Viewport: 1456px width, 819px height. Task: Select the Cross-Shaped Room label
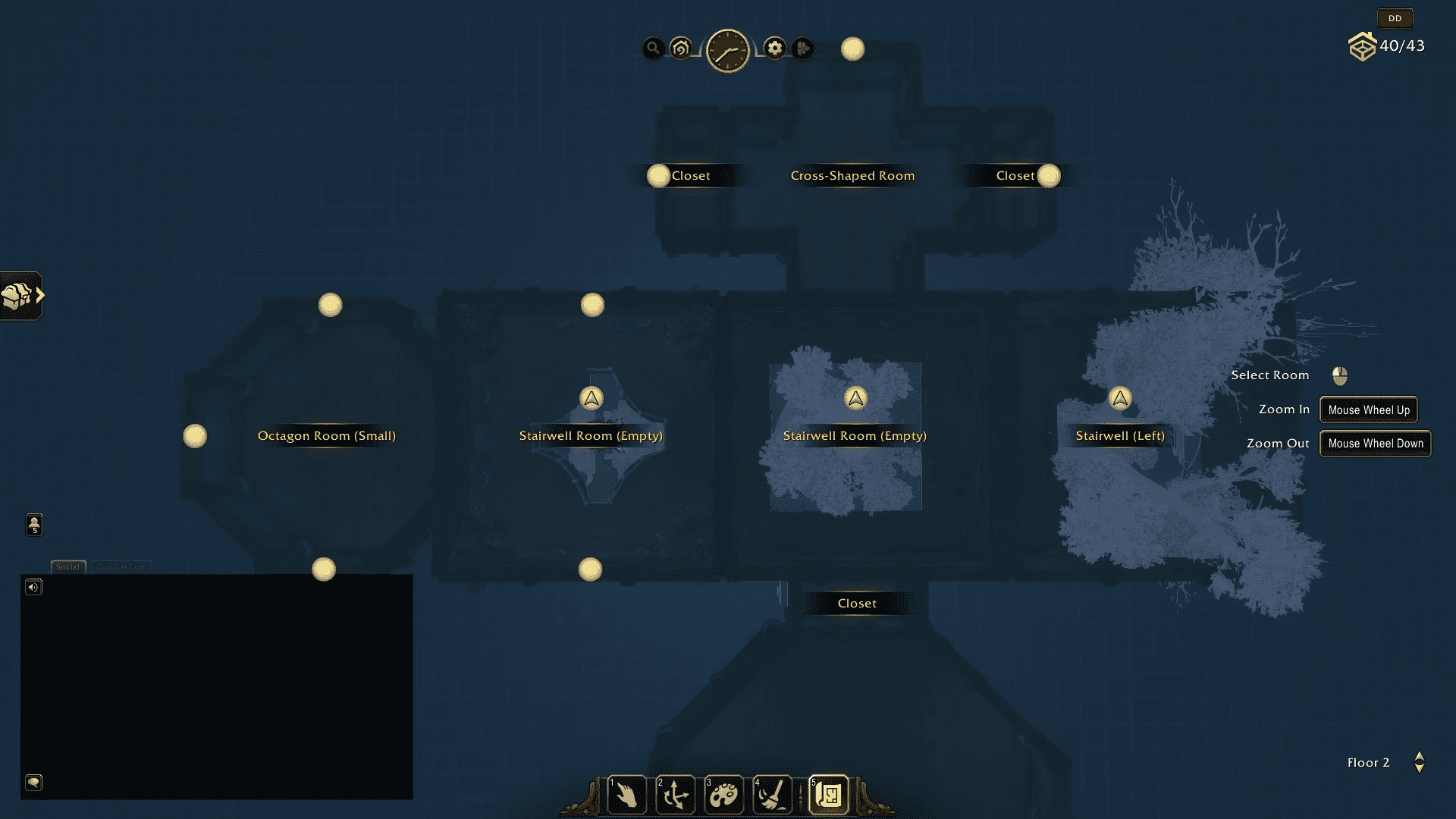pos(852,176)
